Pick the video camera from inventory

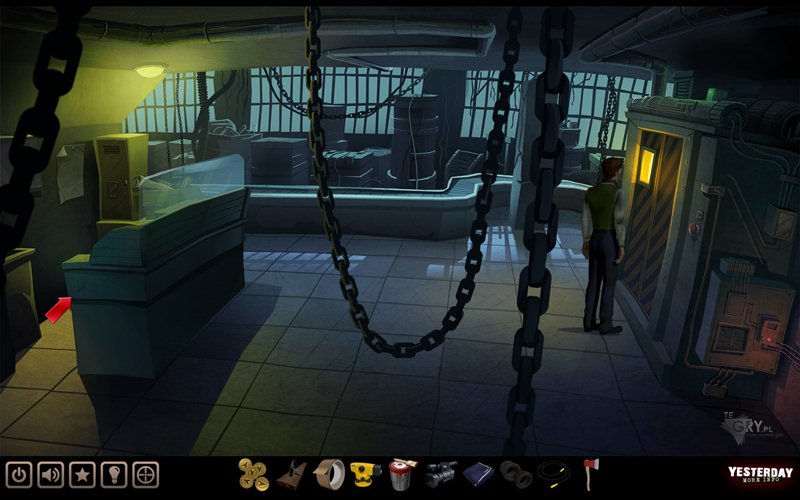(x=440, y=474)
